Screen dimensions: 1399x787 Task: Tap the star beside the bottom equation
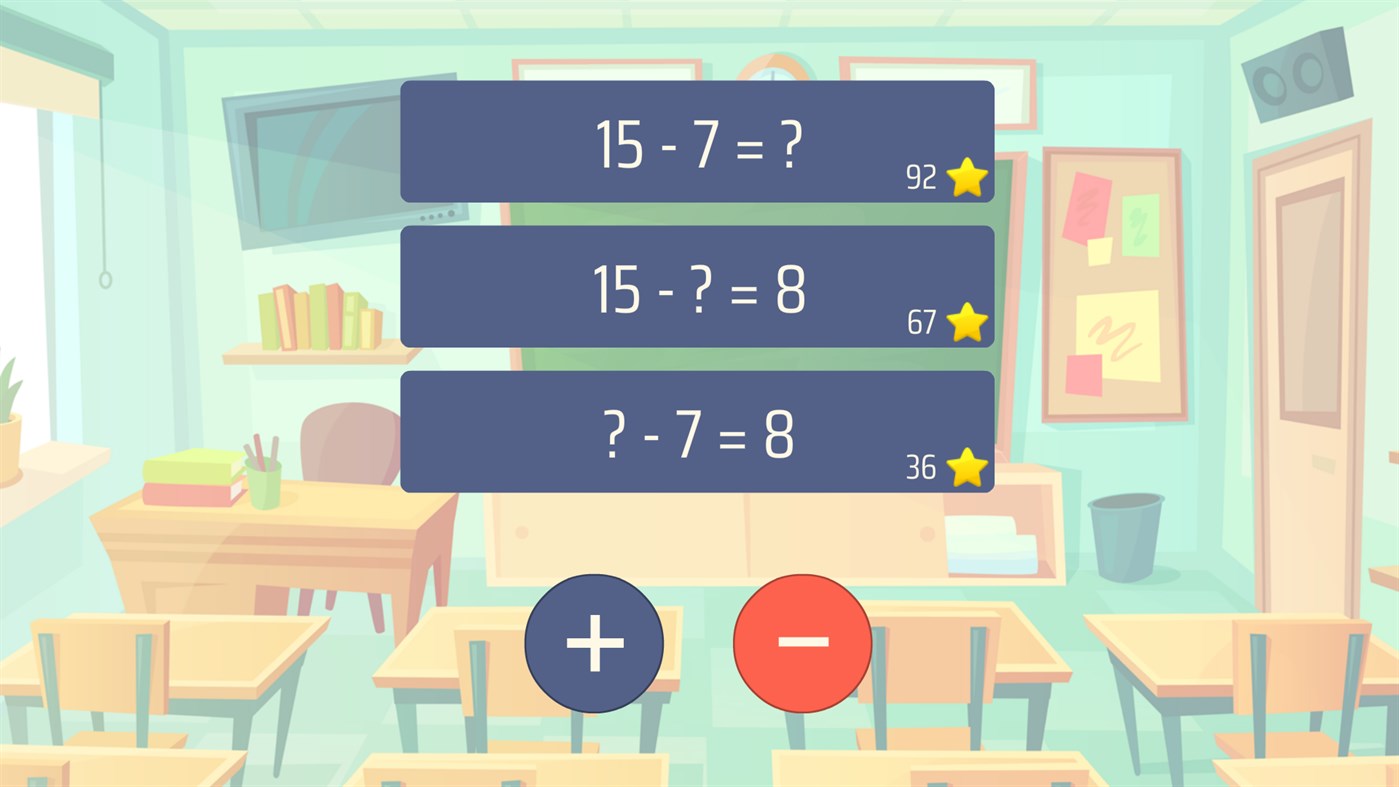(965, 467)
